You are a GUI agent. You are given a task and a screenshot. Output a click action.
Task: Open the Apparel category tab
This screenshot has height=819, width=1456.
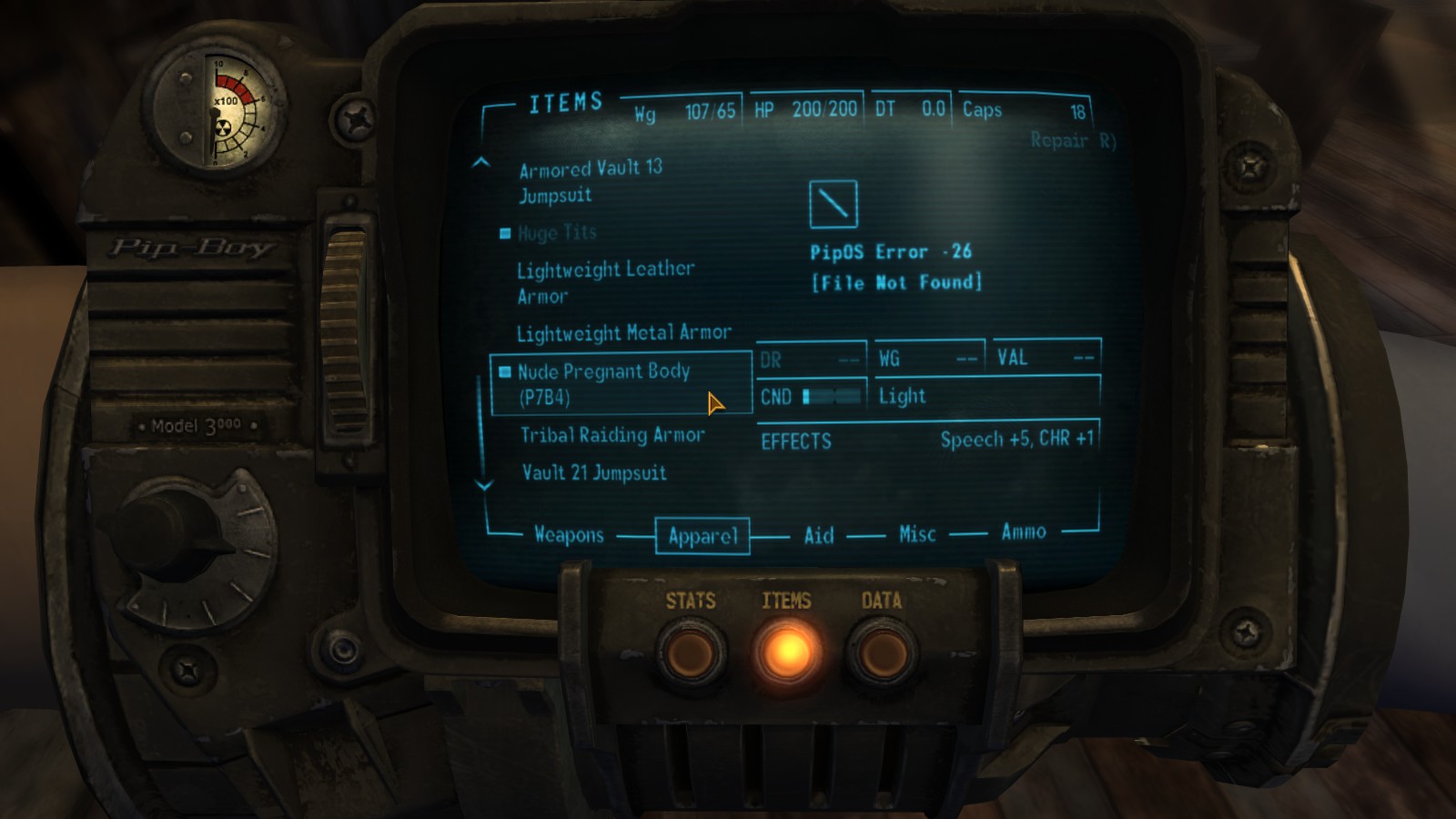coord(703,536)
